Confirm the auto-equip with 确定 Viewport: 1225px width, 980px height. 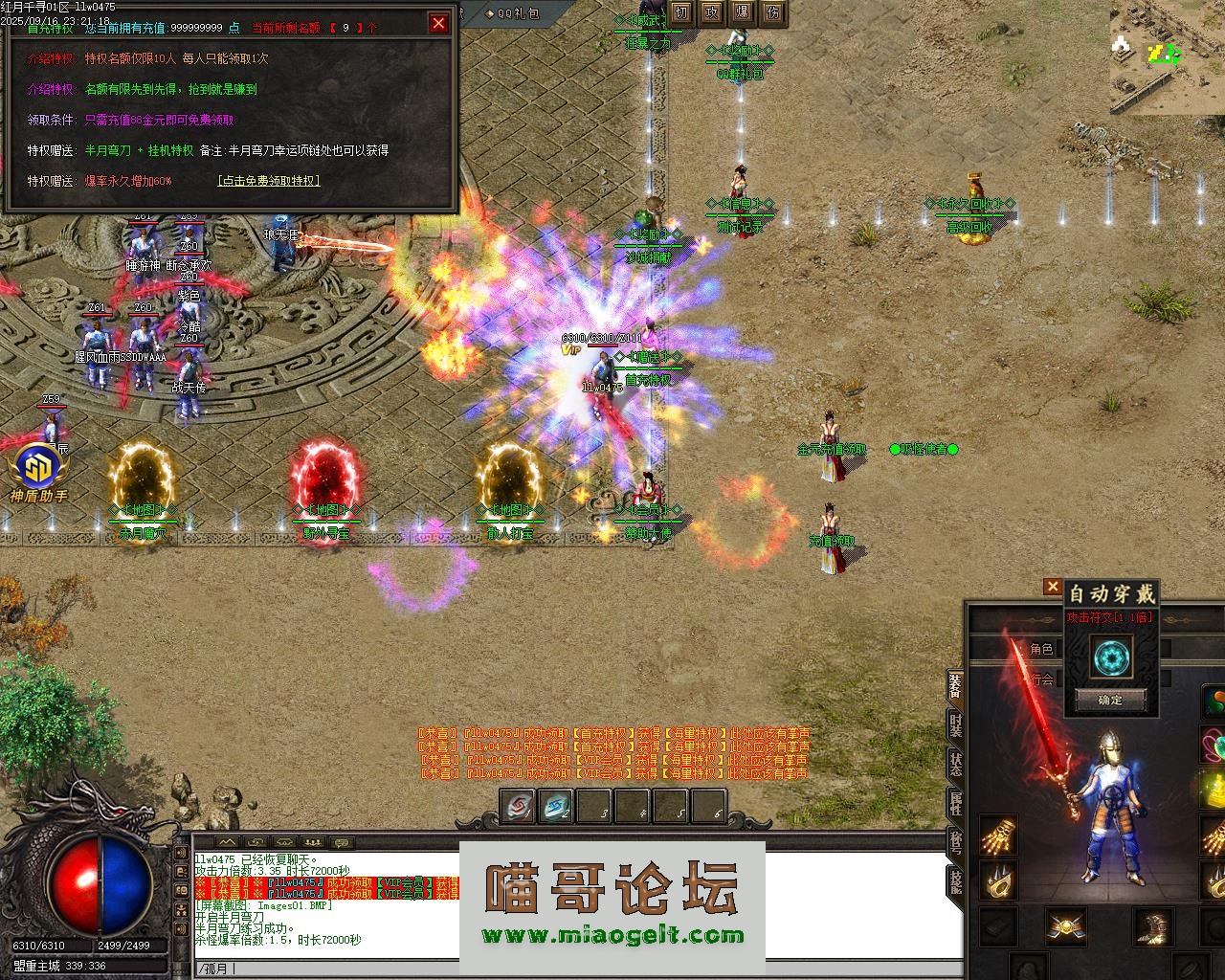point(1110,700)
